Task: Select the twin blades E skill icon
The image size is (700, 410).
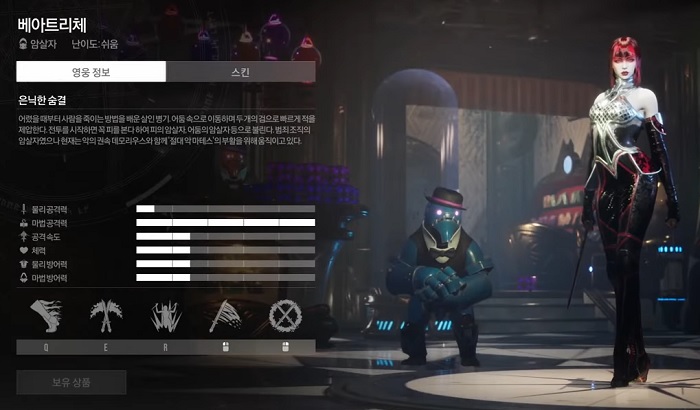Action: point(106,317)
